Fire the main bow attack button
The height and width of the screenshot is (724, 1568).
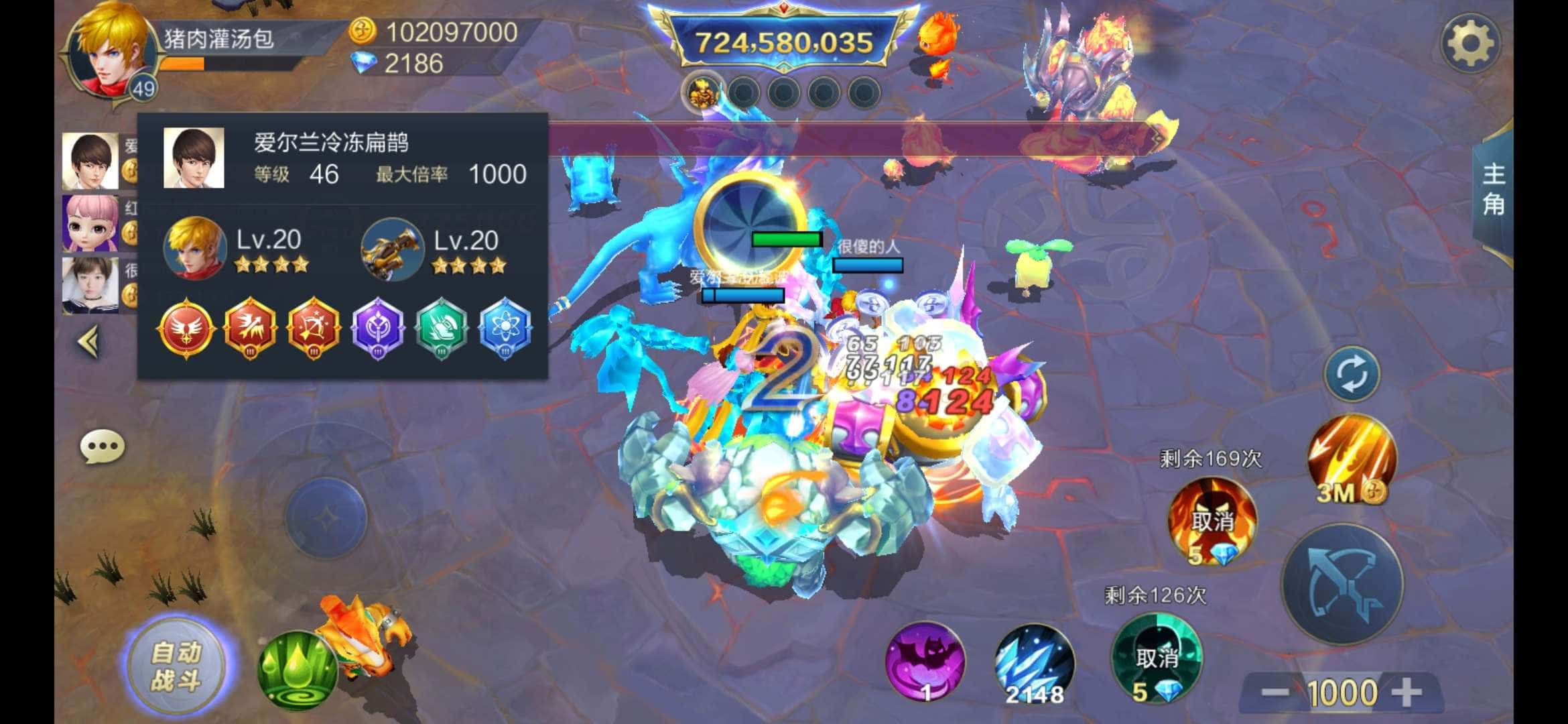coord(1342,585)
